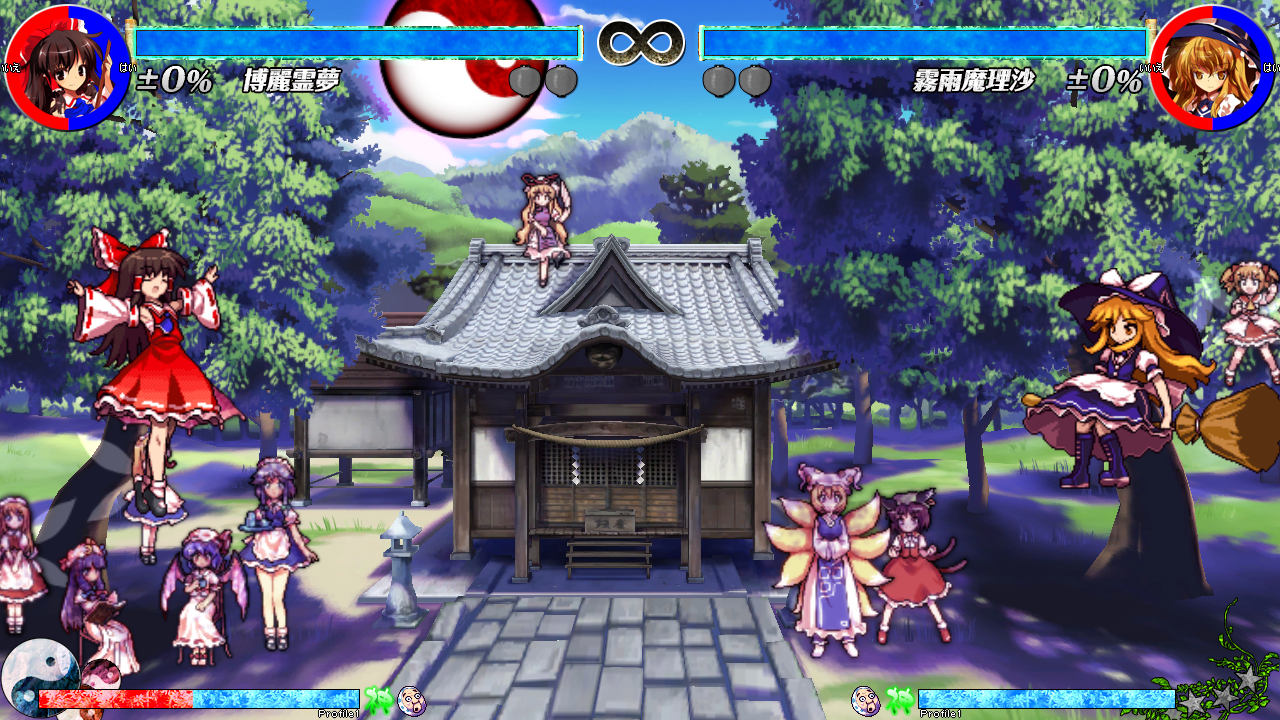Viewport: 1280px width, 720px height.
Task: Click player two's face mask icon
Action: (x=865, y=700)
